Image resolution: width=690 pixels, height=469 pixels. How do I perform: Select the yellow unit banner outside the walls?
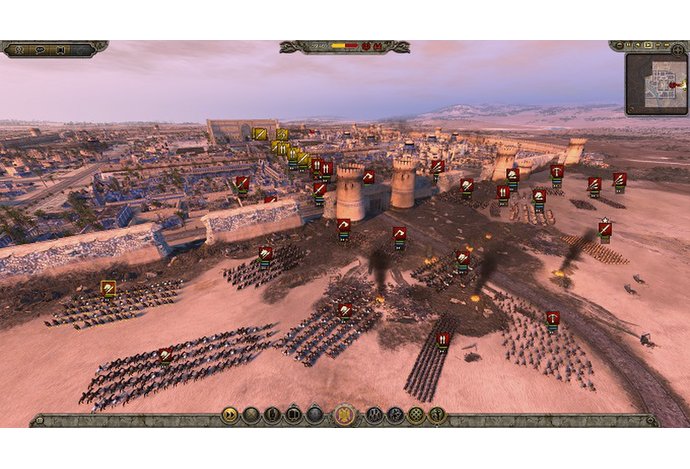[108, 288]
